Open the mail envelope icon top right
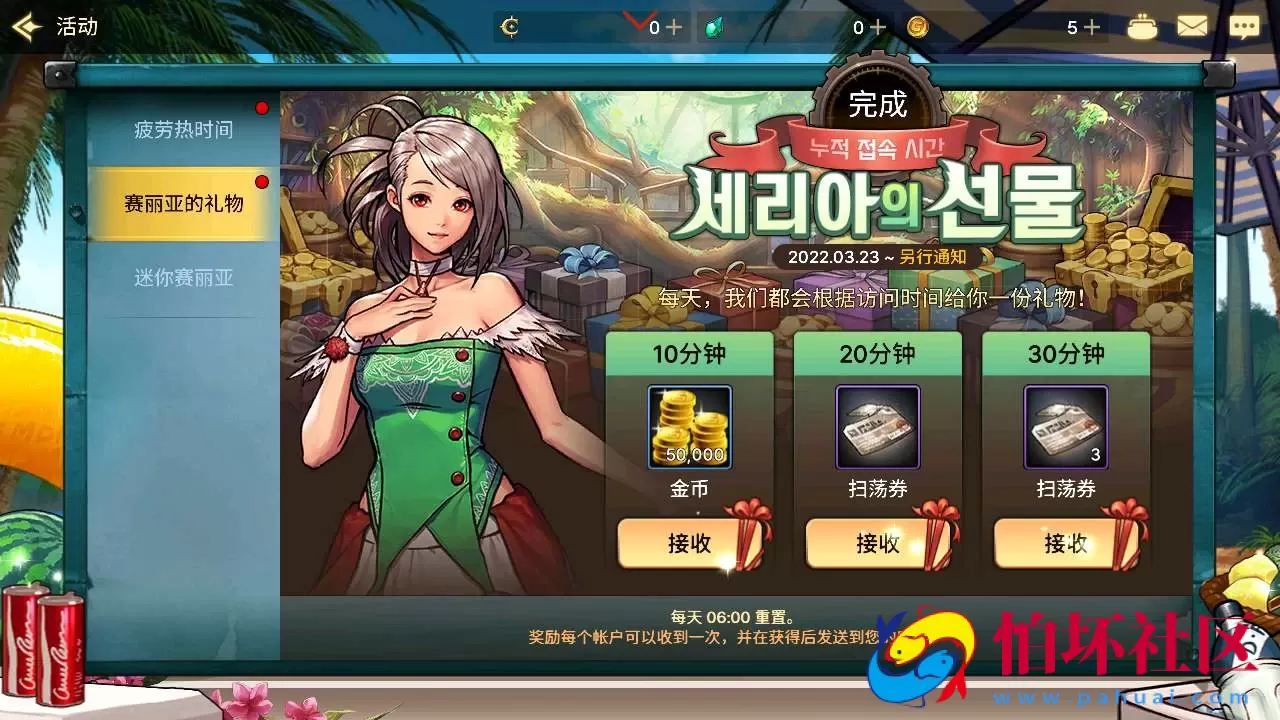Image resolution: width=1280 pixels, height=720 pixels. coord(1192,25)
